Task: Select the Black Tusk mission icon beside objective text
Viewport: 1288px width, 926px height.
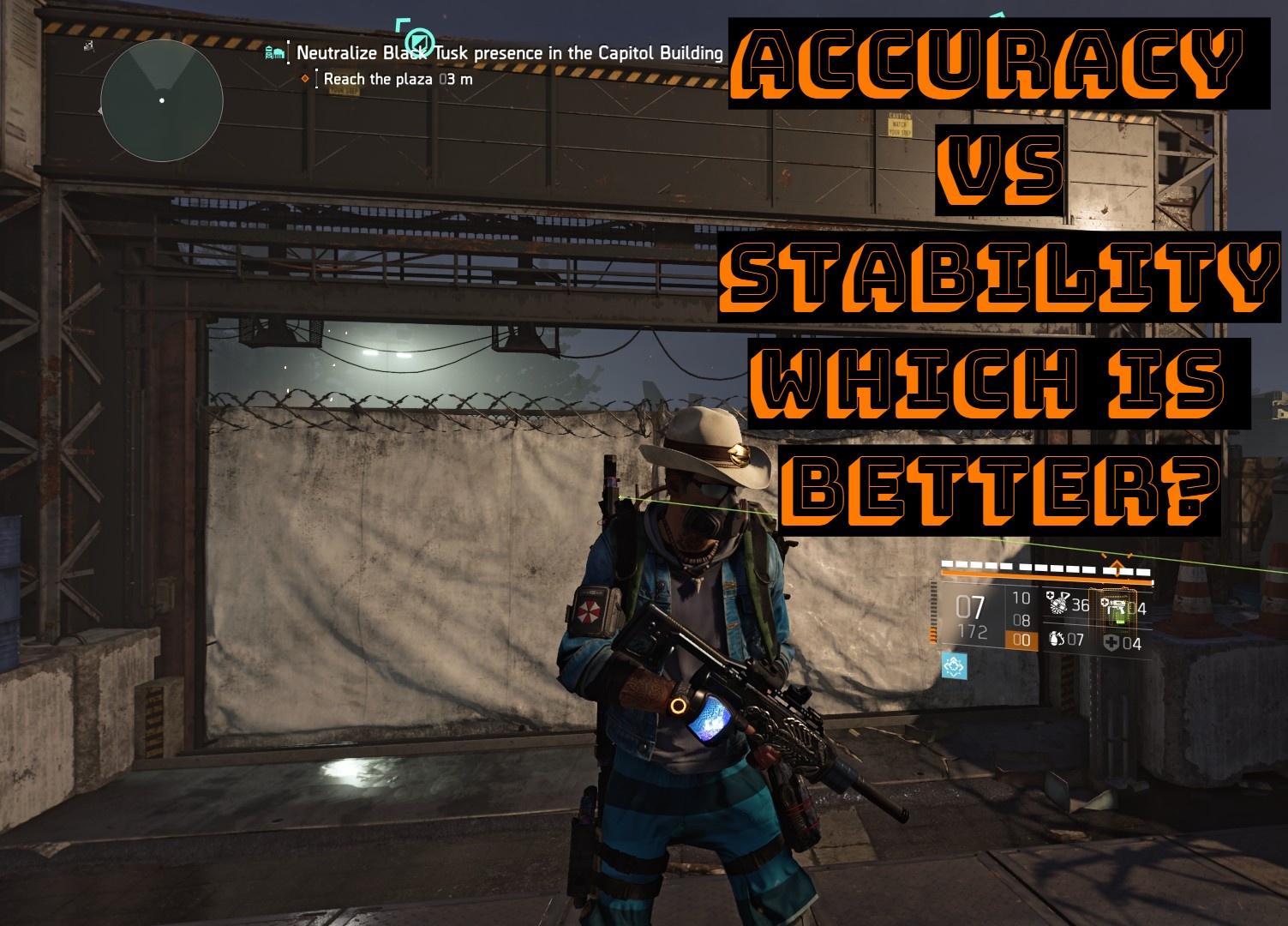Action: (x=273, y=51)
